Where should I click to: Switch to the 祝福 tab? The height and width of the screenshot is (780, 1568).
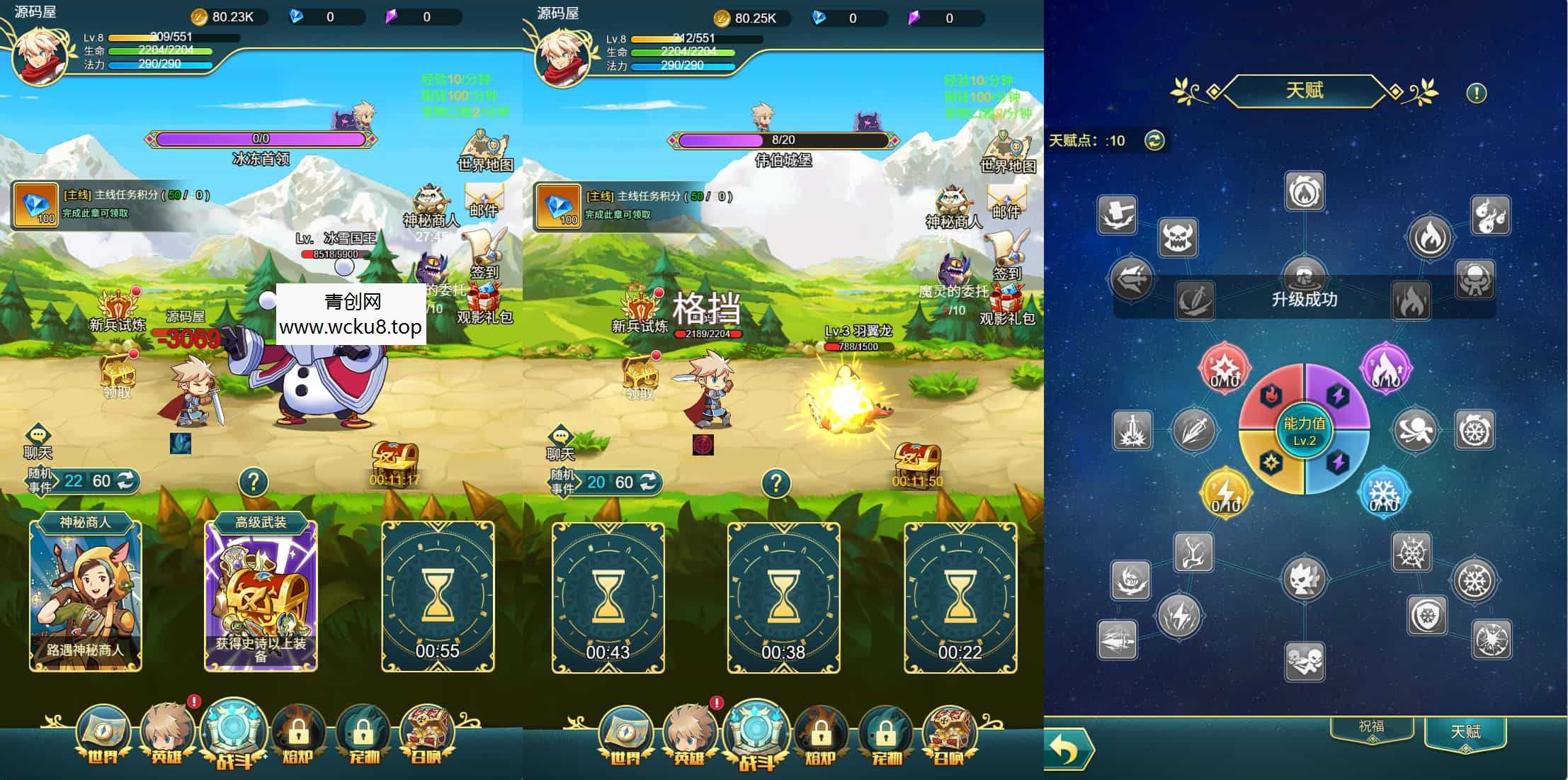[x=1371, y=728]
